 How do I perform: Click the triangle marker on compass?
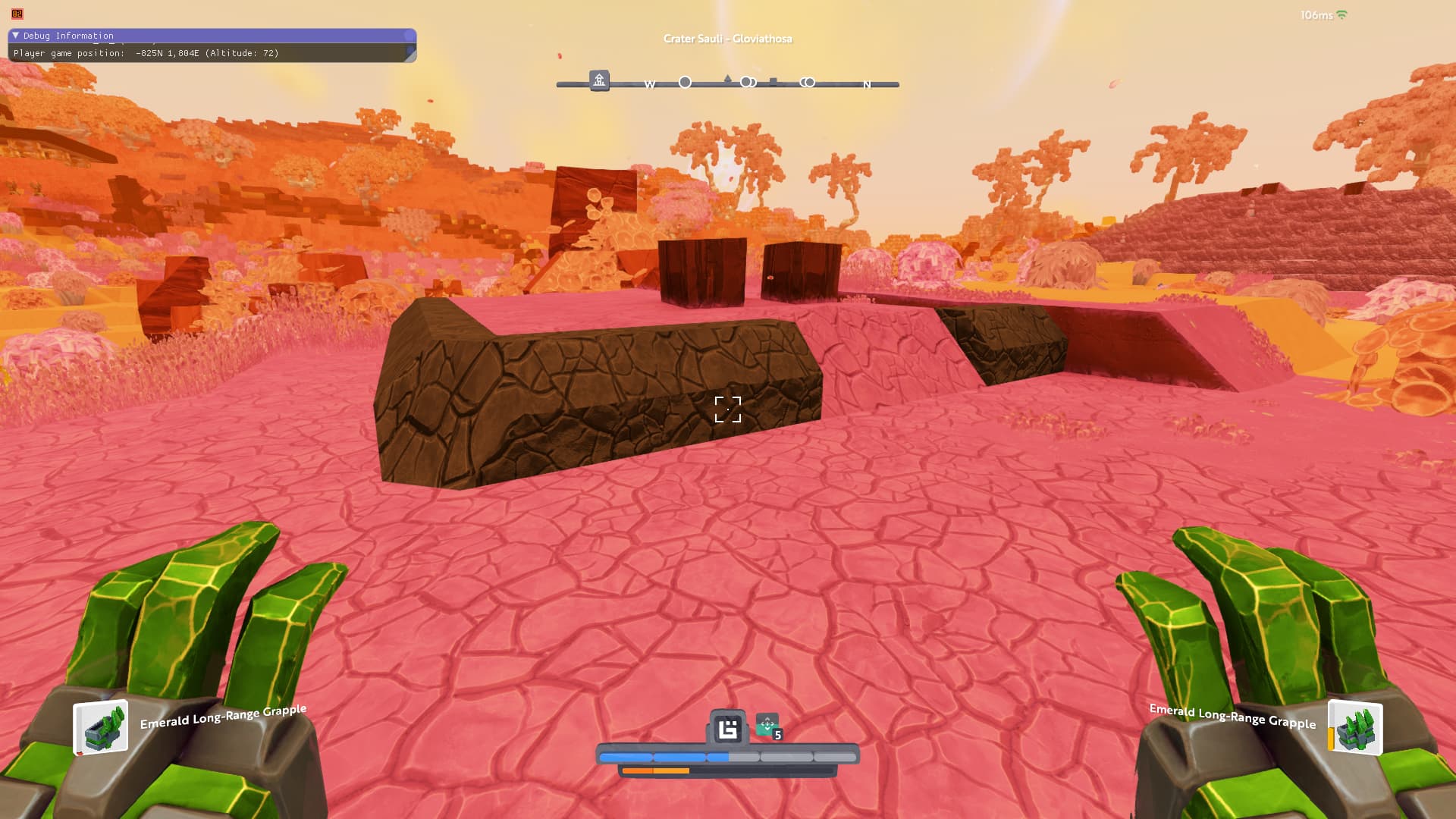(x=728, y=79)
